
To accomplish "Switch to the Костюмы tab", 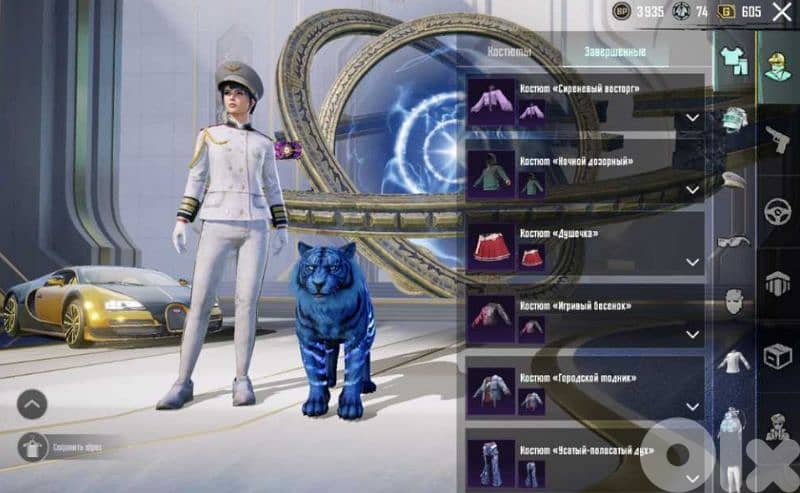I will (x=509, y=52).
